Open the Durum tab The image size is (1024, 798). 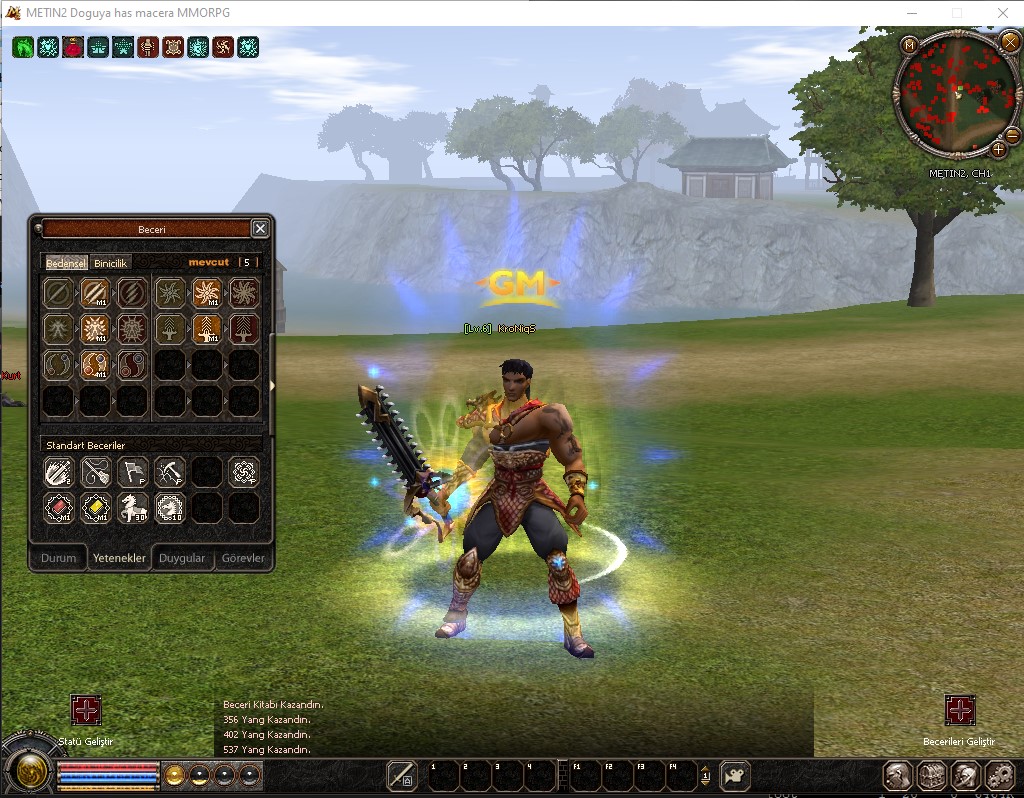pos(58,558)
